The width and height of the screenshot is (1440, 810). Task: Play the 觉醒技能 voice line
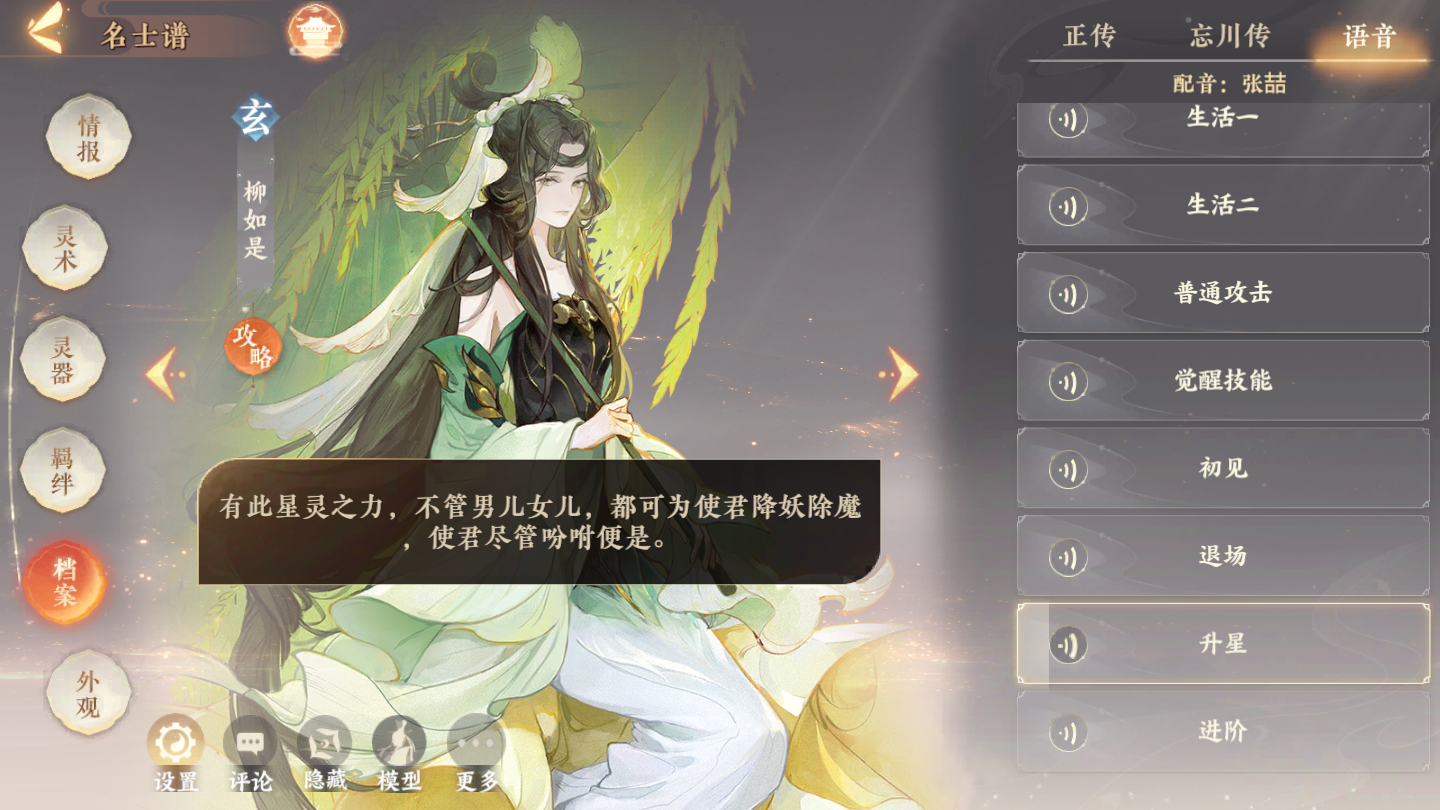[1221, 380]
